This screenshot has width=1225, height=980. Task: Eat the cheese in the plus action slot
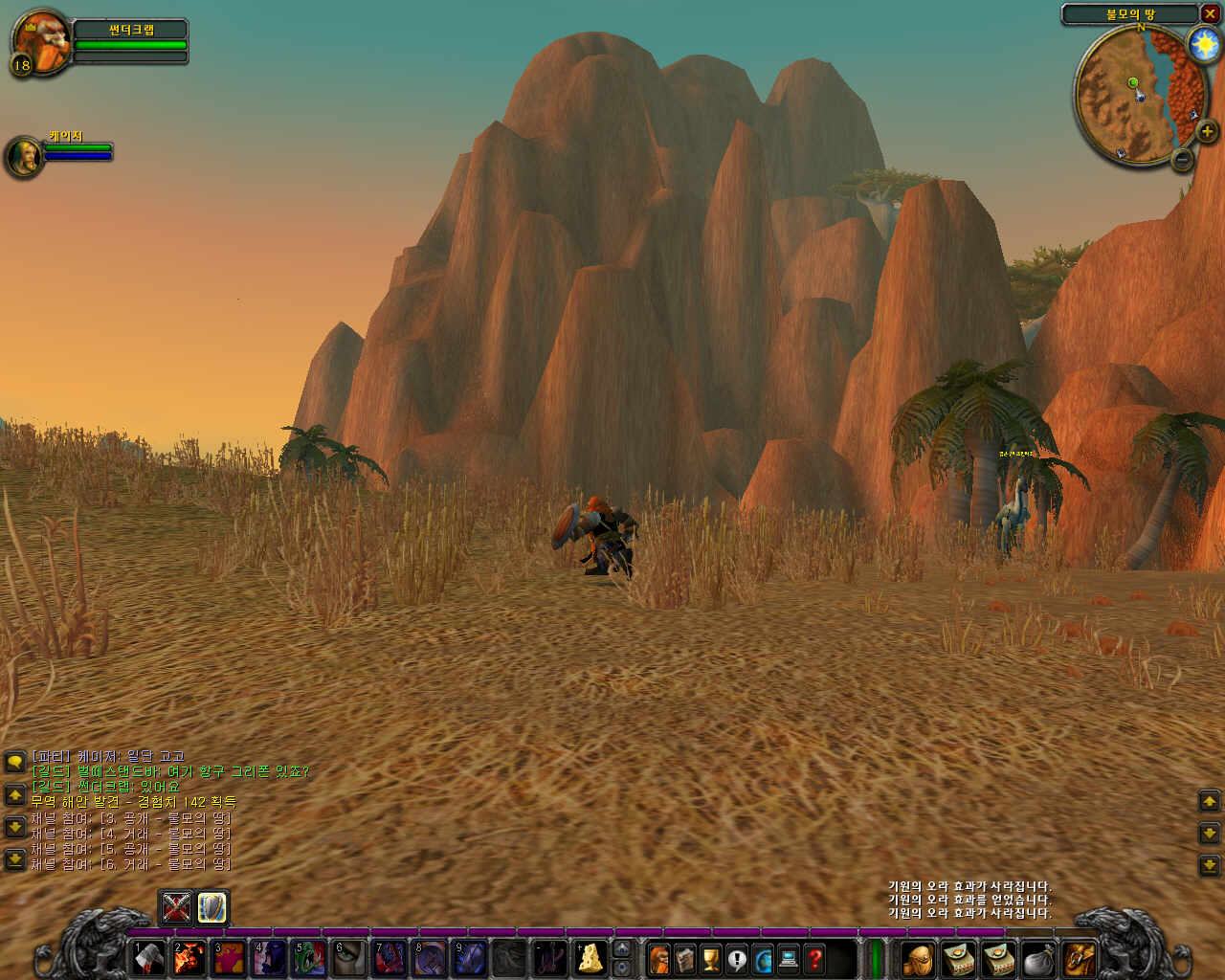click(x=590, y=958)
